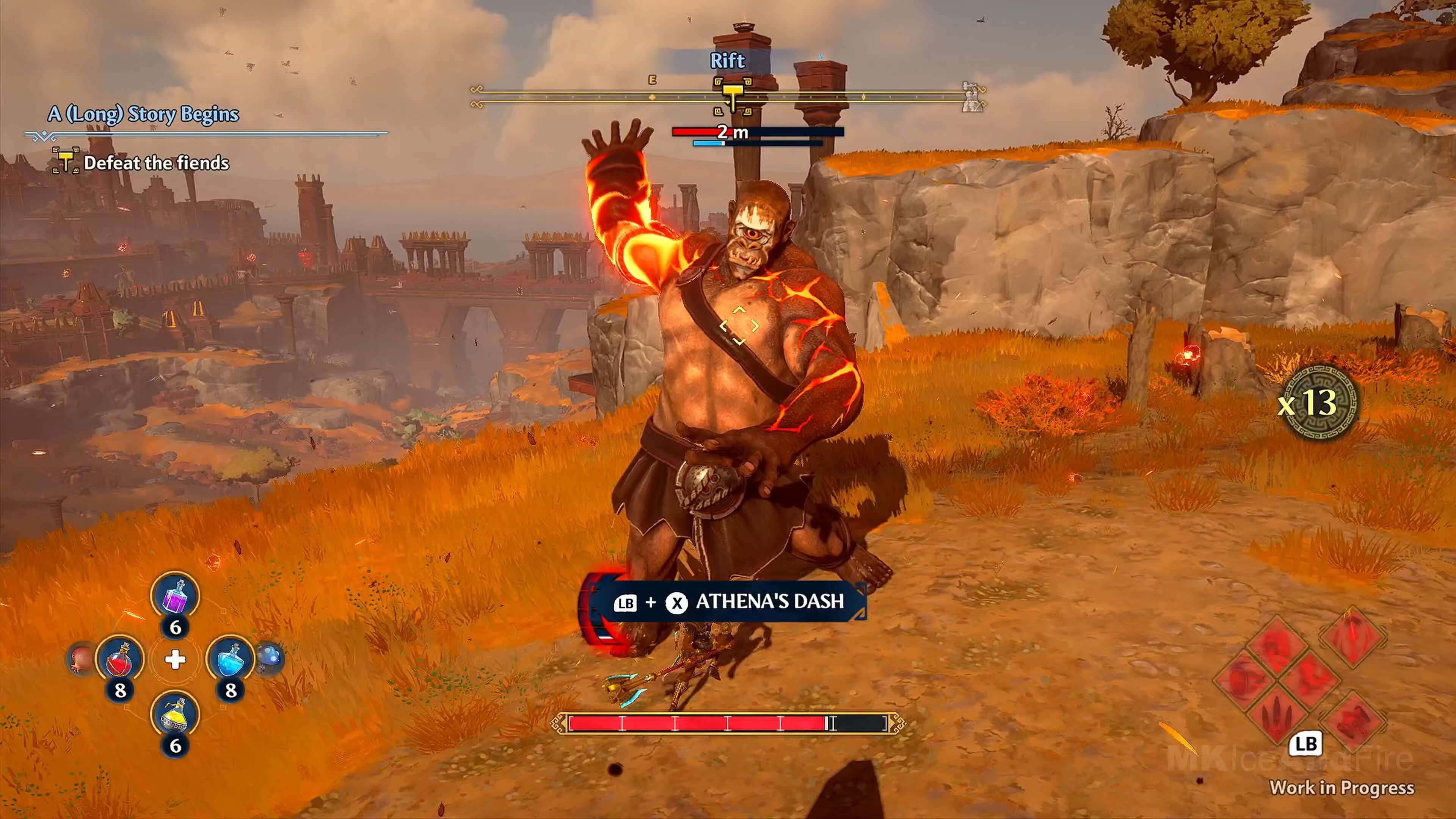Trigger the hammer ability diamond
The width and height of the screenshot is (1456, 819).
tap(1352, 720)
